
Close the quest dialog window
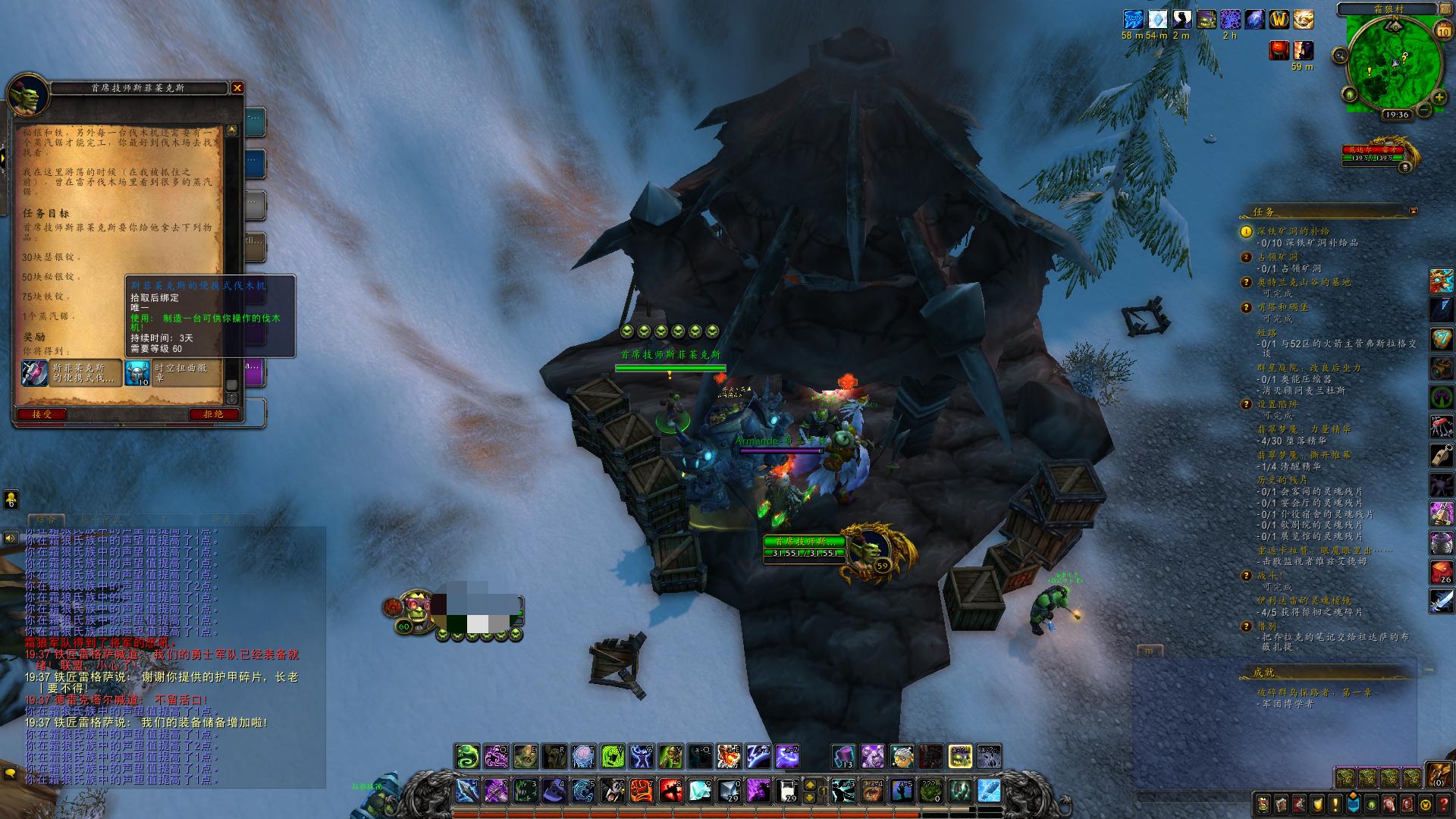coord(237,88)
